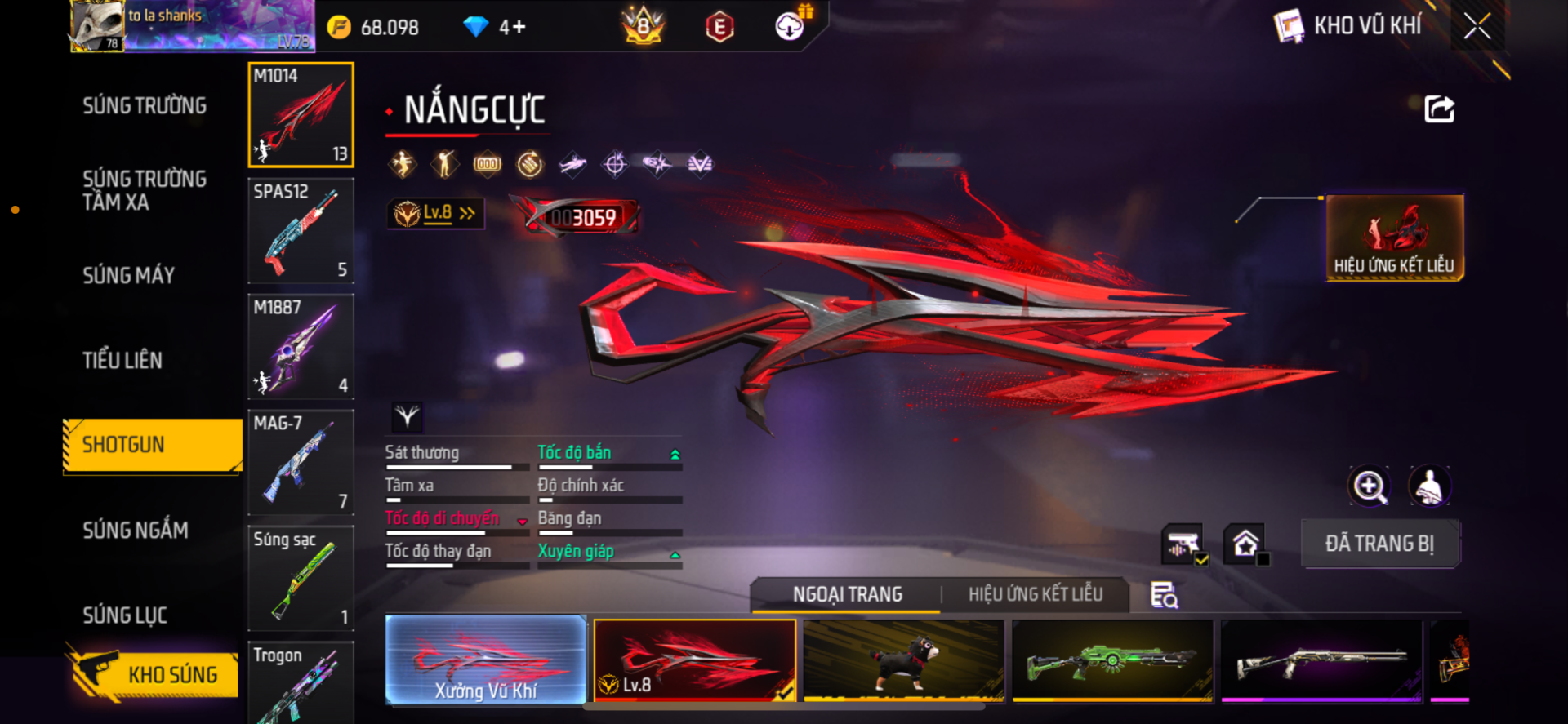This screenshot has height=724, width=1568.
Task: Open the Súng Máy category
Action: click(x=129, y=275)
